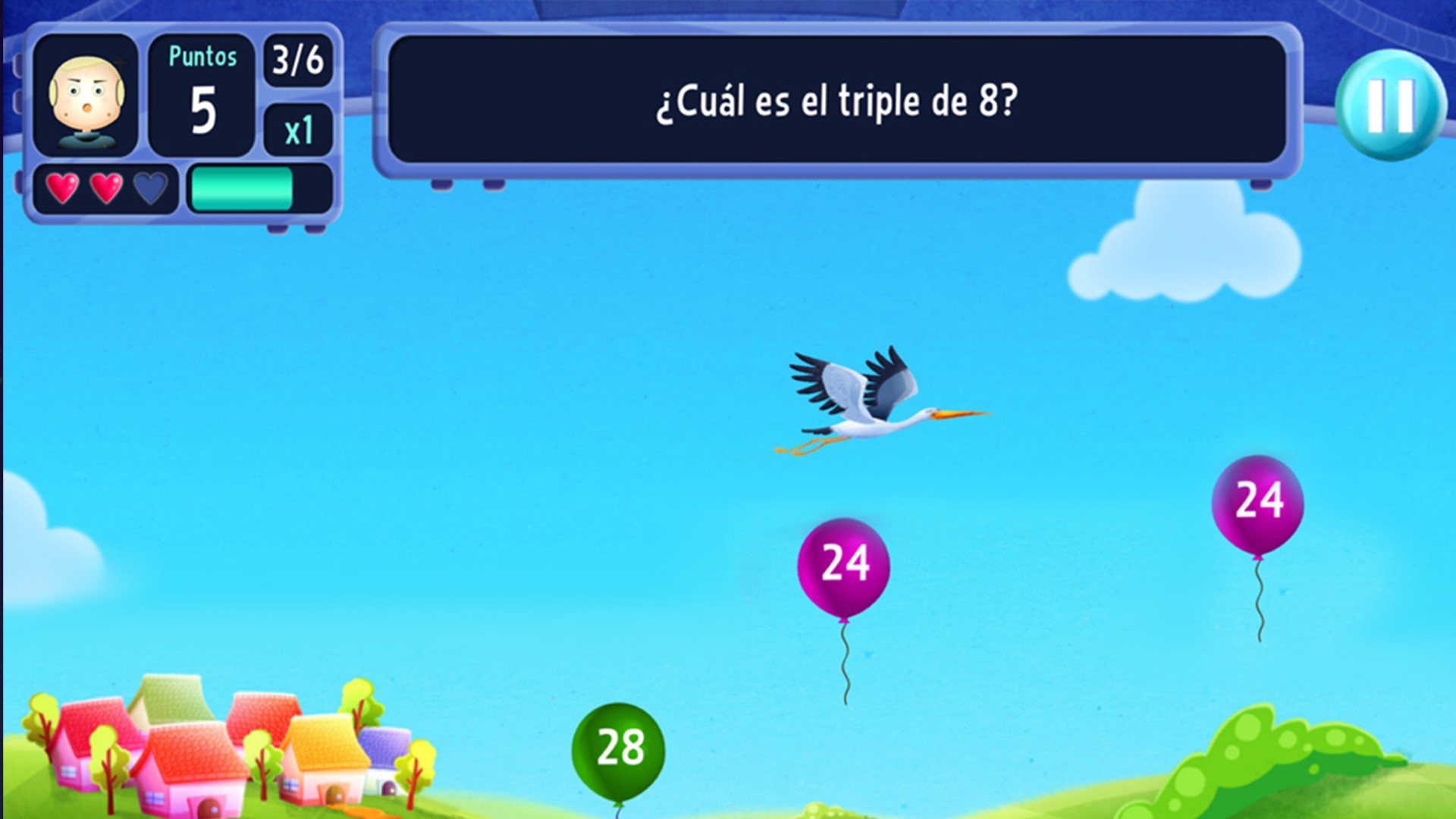Screen dimensions: 1456x819
Task: Click the x1 multiplier badge
Action: pyautogui.click(x=297, y=130)
